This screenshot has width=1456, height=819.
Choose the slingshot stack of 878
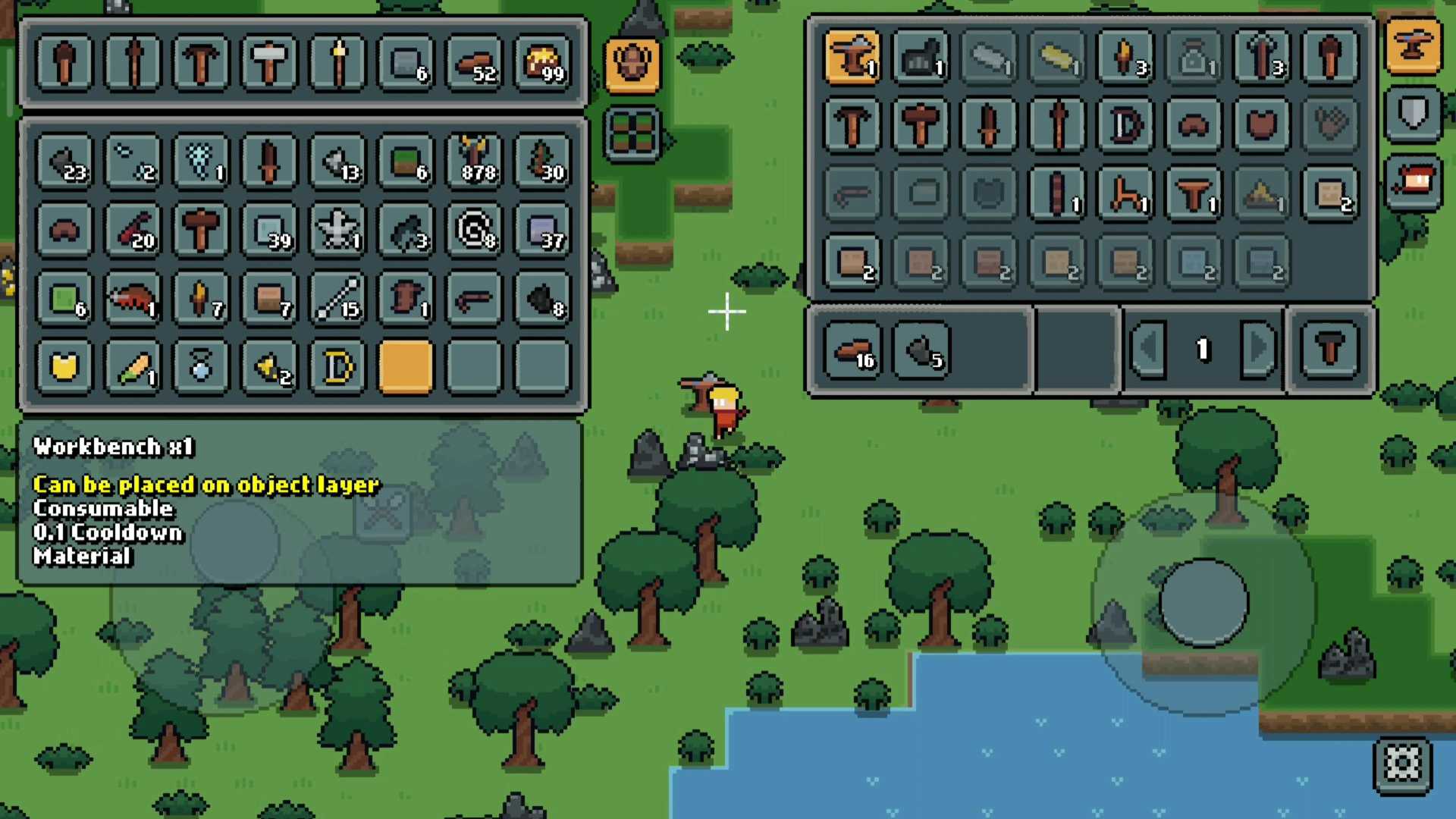[474, 160]
